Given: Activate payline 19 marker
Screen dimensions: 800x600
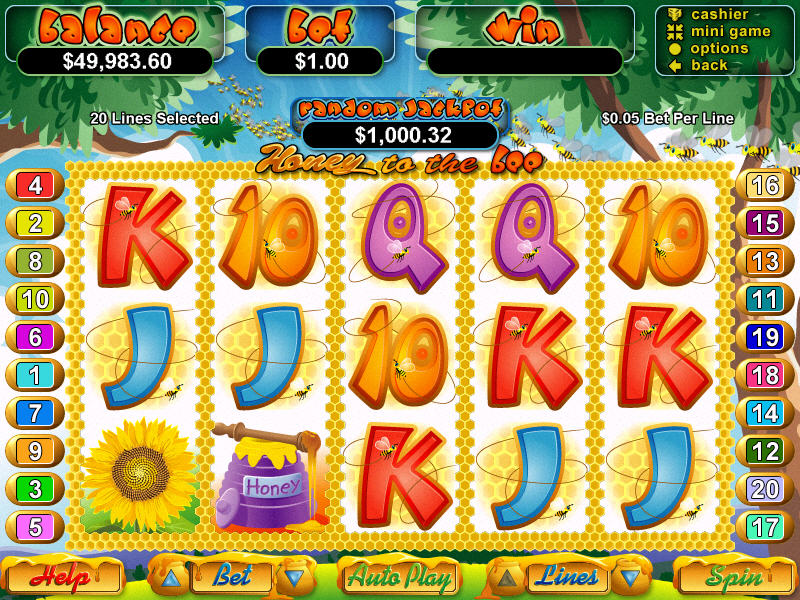Looking at the screenshot, I should click(765, 337).
